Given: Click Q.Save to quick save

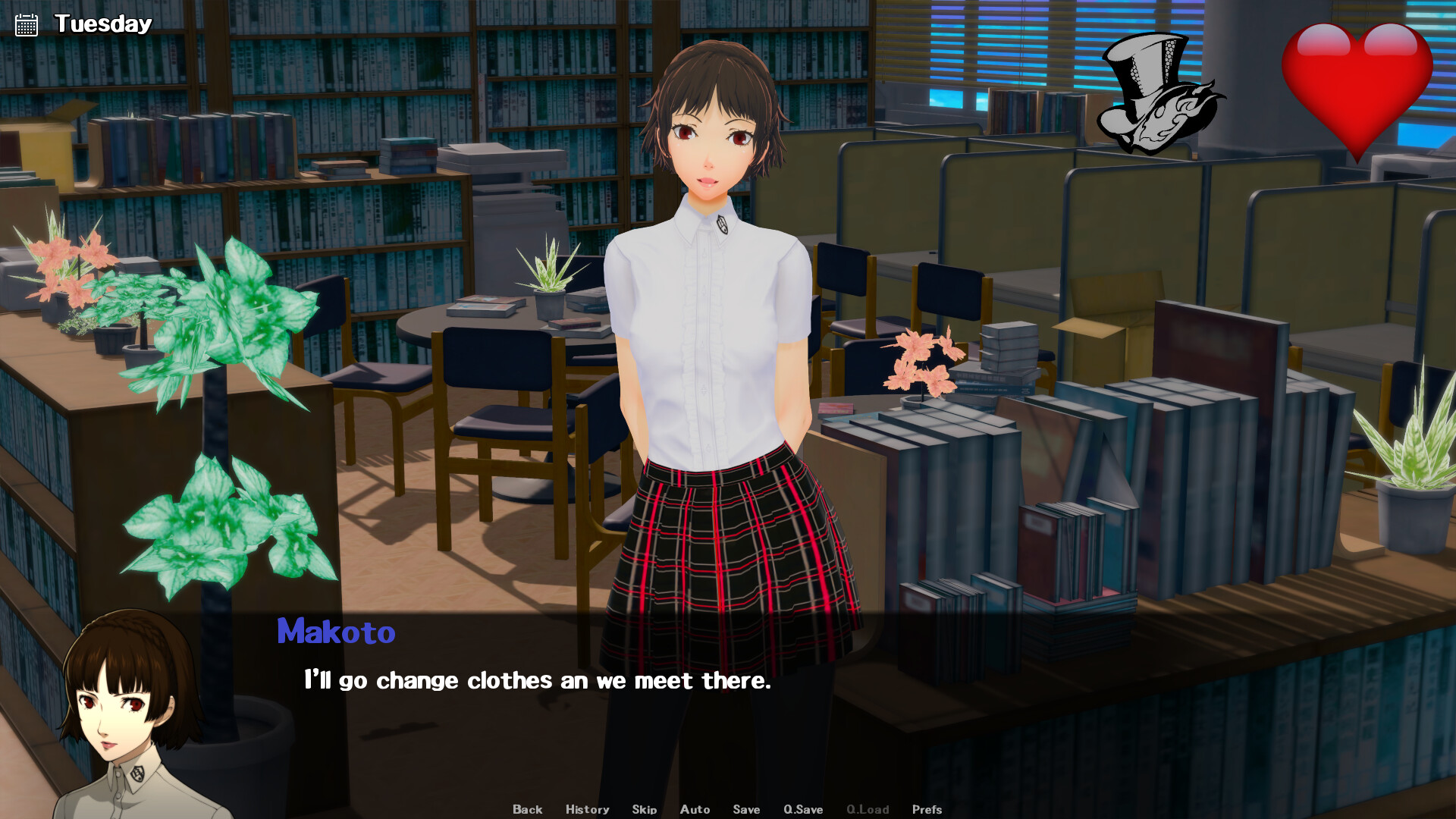Looking at the screenshot, I should tap(803, 809).
